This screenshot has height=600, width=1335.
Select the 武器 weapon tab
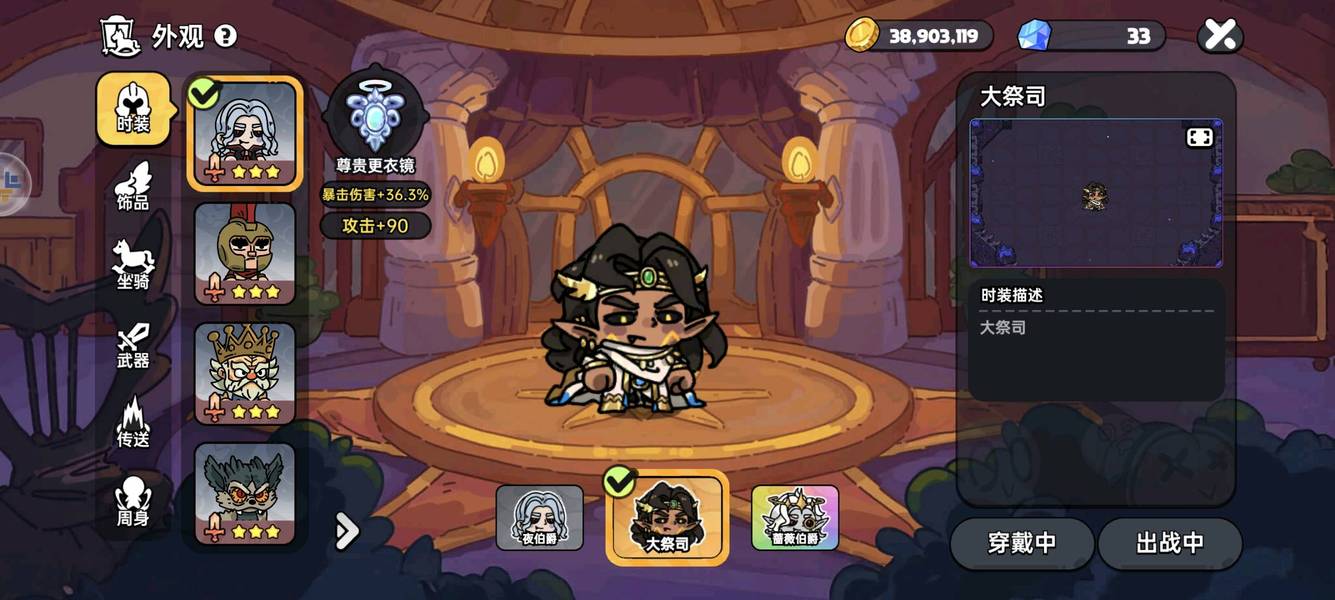click(133, 345)
